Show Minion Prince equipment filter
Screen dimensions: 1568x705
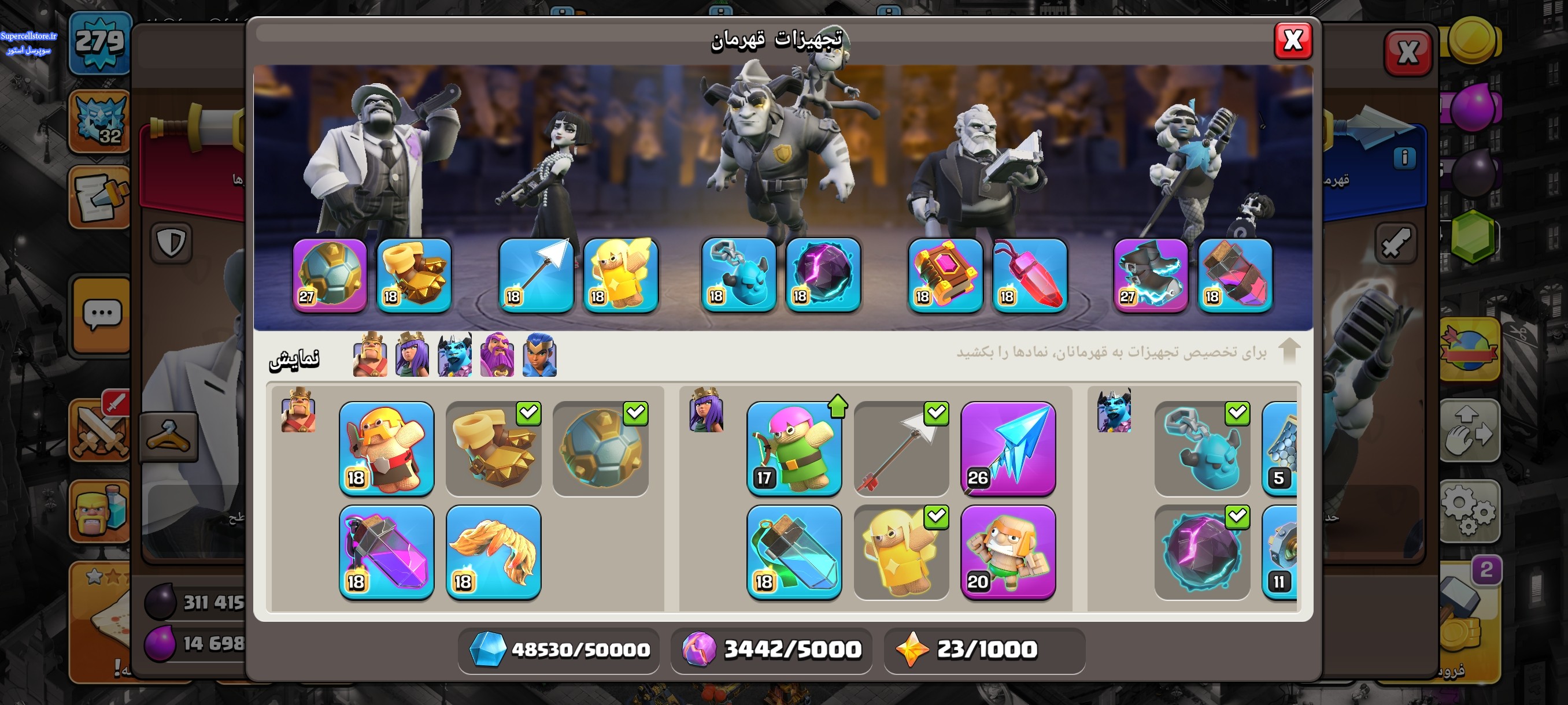[454, 355]
